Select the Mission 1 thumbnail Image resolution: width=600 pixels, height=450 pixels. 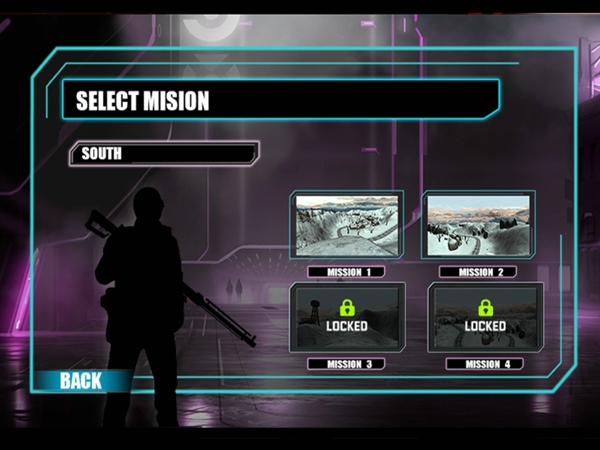point(346,226)
